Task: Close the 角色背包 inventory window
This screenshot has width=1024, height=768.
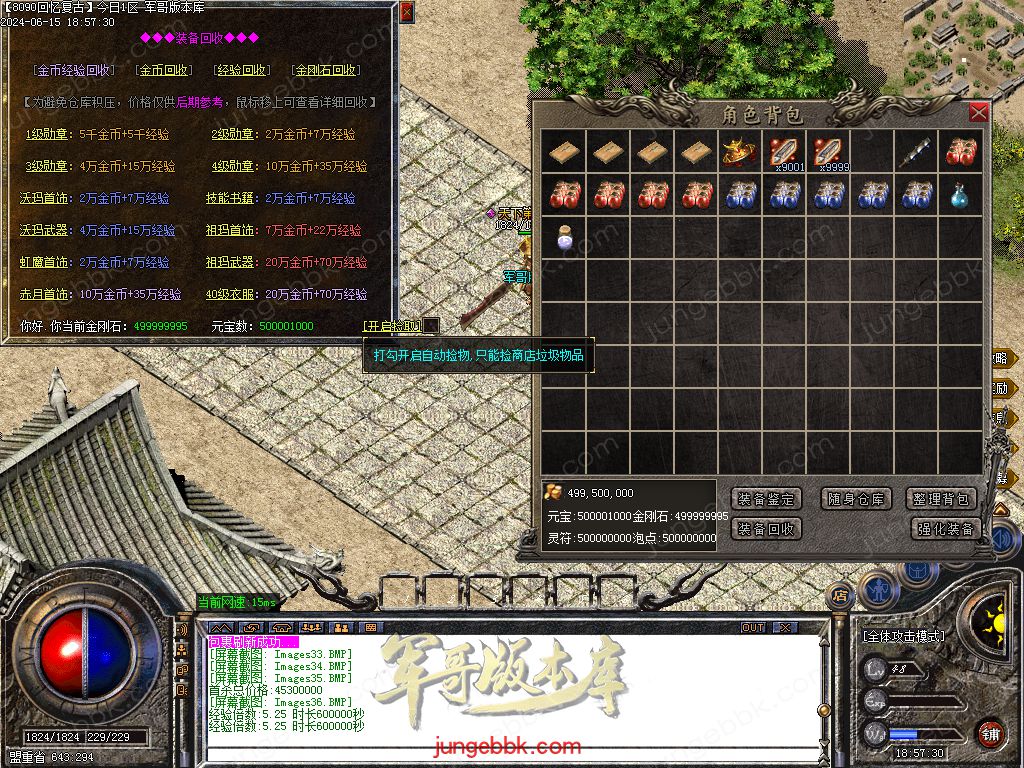Action: pyautogui.click(x=979, y=112)
